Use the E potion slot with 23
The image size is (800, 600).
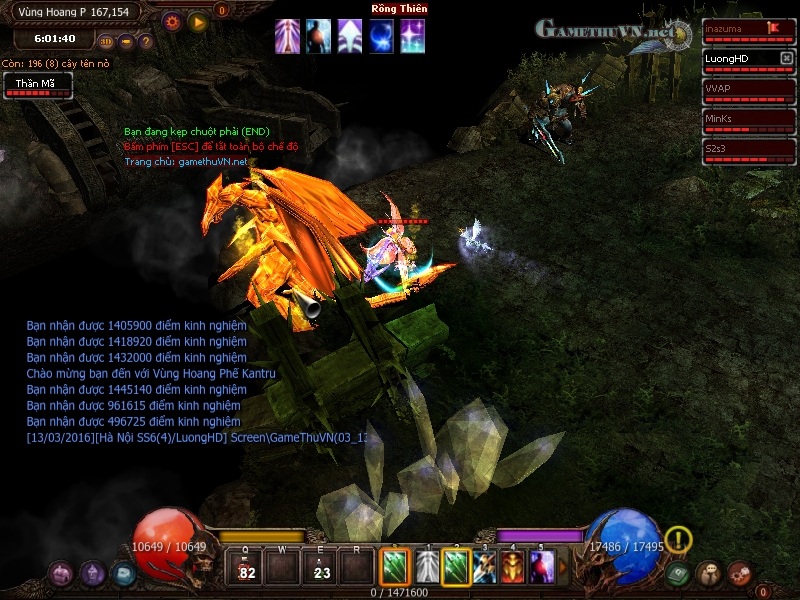(322, 567)
